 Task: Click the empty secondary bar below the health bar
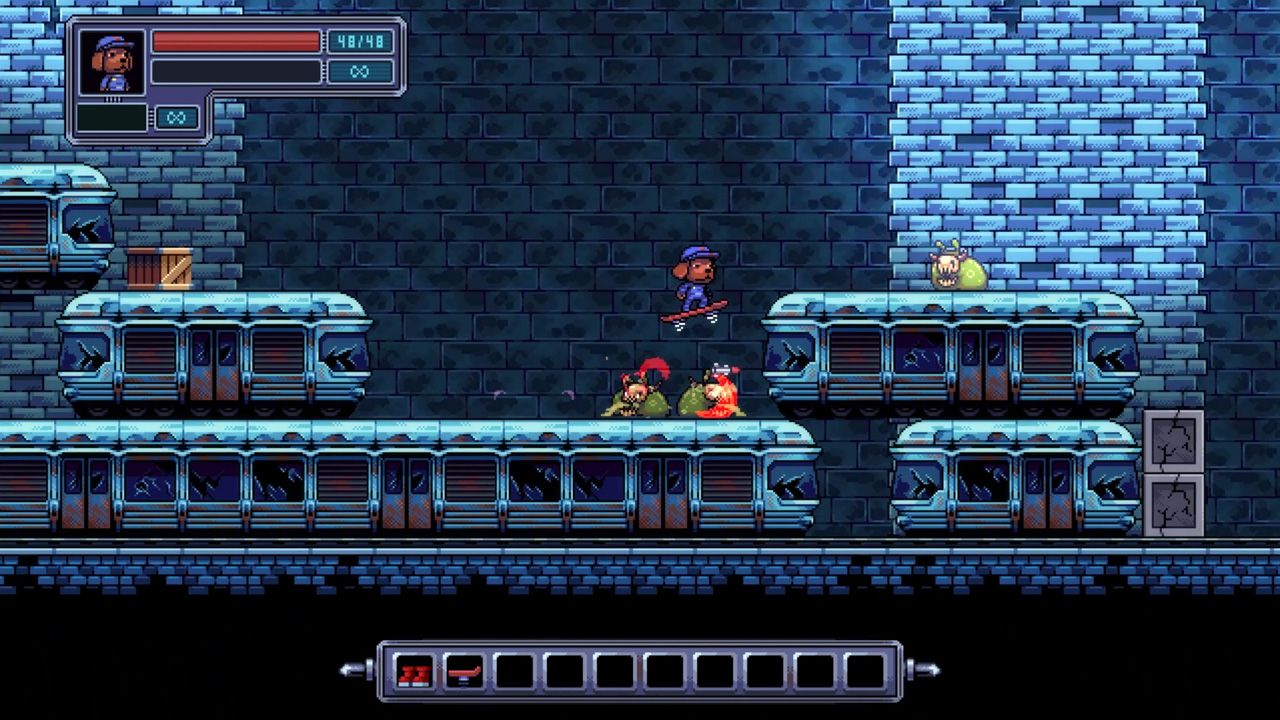tap(236, 71)
